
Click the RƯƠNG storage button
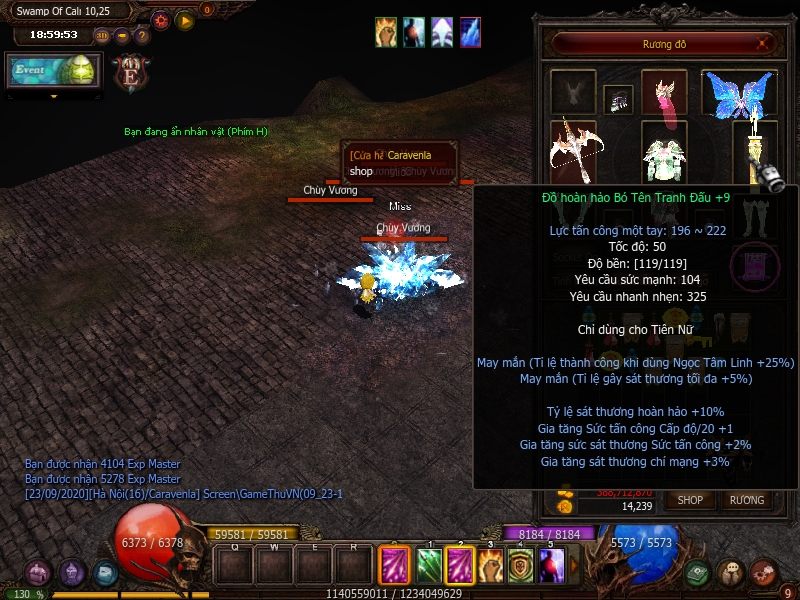(746, 499)
